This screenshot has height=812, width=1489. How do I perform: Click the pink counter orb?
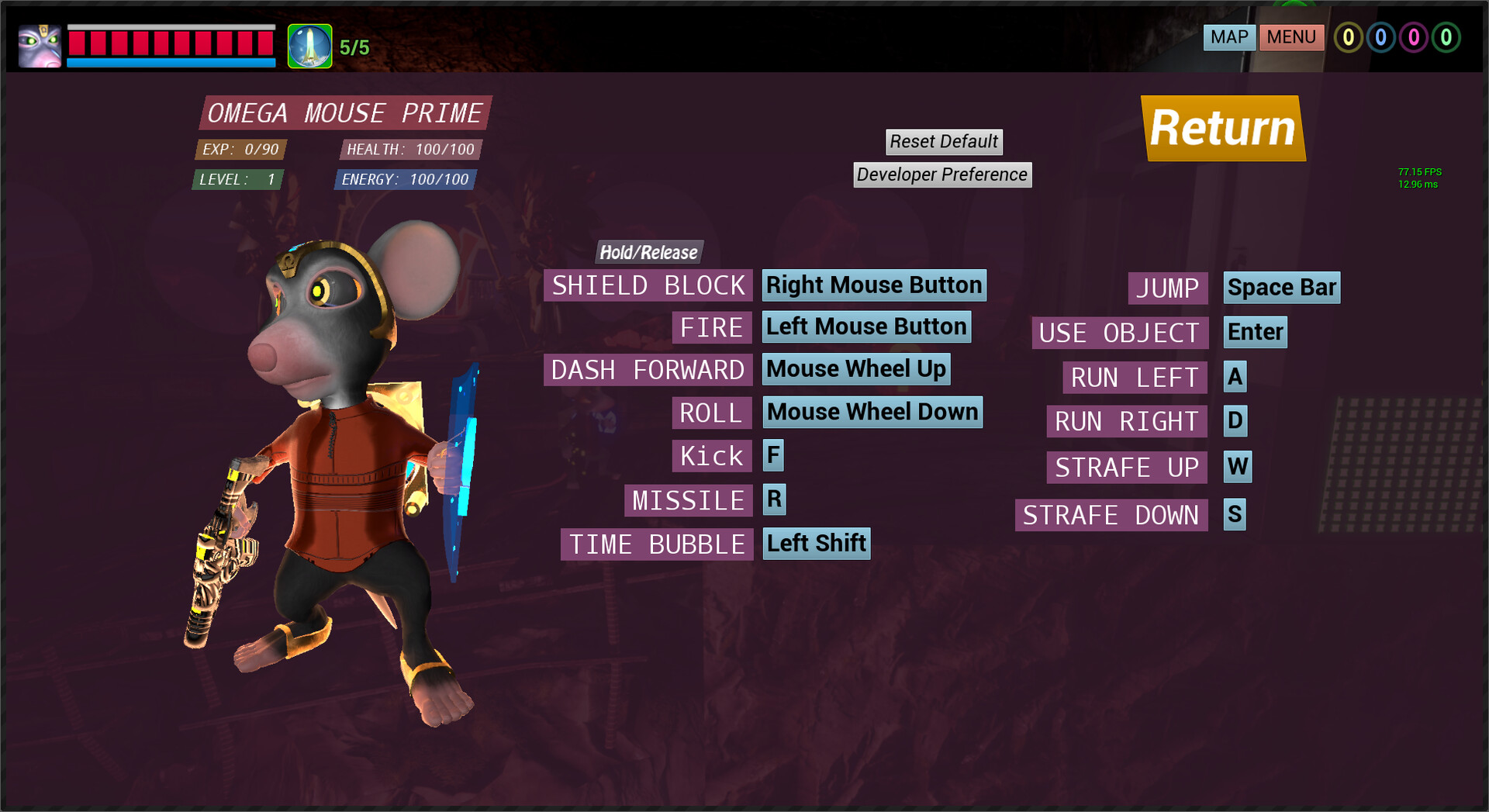click(1413, 37)
